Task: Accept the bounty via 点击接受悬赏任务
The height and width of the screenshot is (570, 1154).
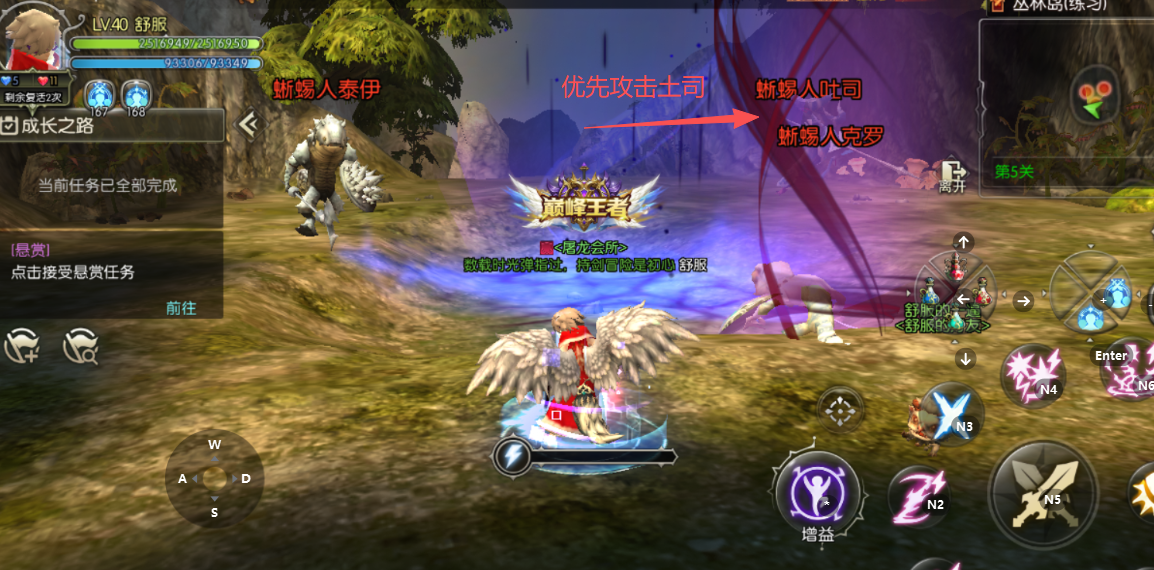Action: (72, 272)
